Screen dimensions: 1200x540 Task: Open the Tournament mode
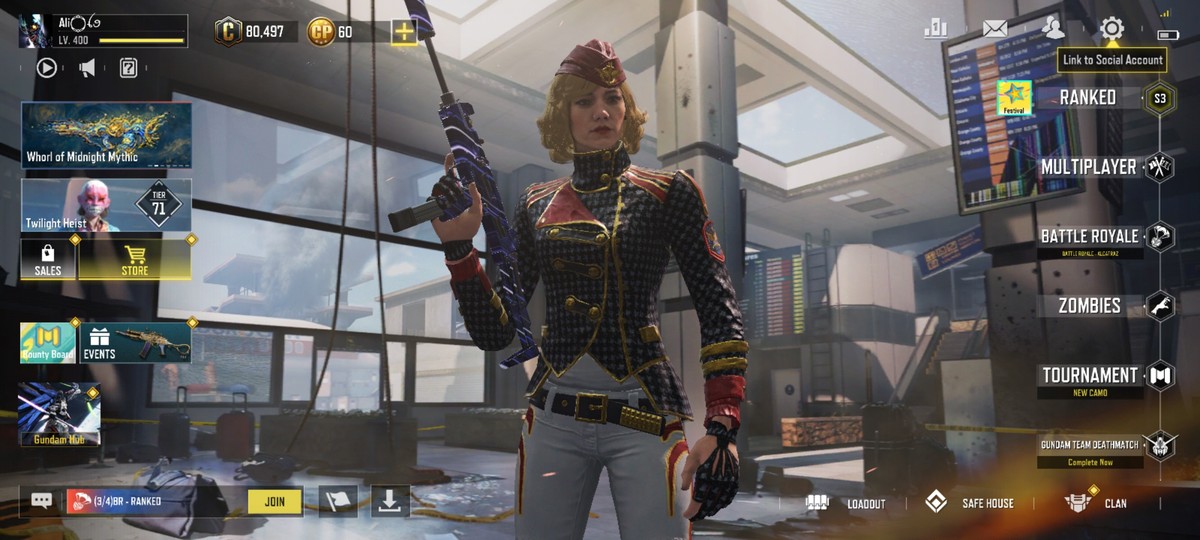click(x=1089, y=376)
